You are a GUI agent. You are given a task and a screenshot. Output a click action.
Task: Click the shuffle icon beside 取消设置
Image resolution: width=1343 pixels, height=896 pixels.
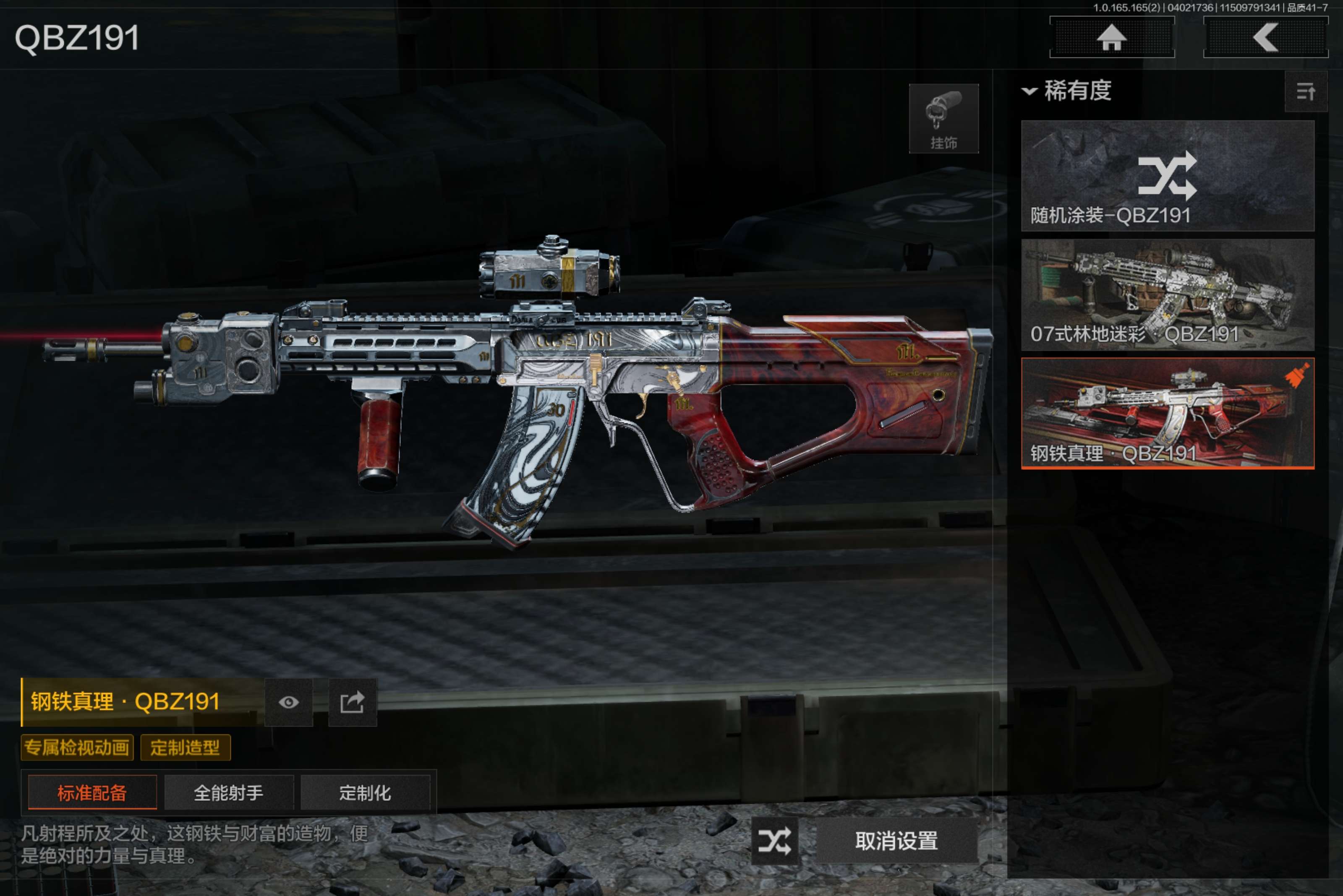tap(774, 841)
